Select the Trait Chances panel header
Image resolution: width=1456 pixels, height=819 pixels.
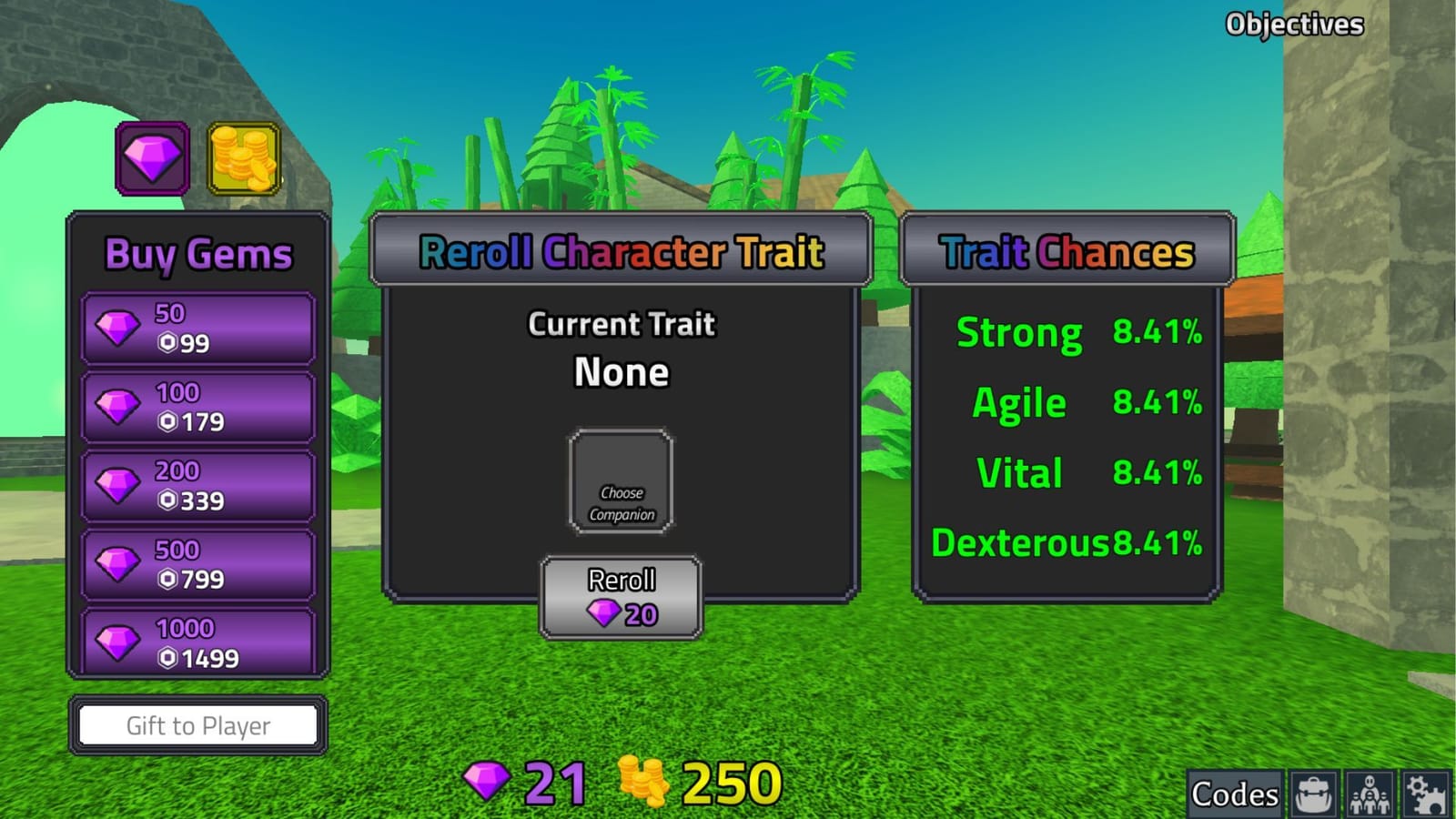(x=1065, y=252)
